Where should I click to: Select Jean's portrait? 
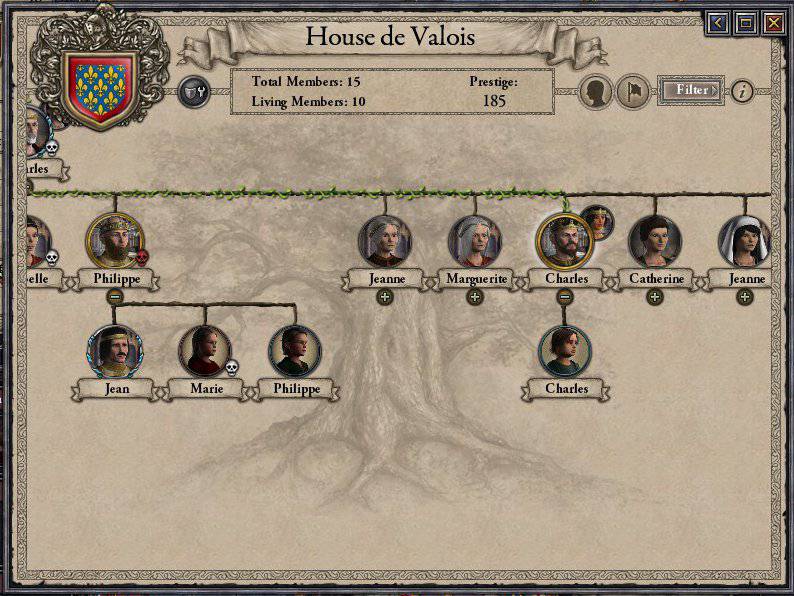point(115,351)
